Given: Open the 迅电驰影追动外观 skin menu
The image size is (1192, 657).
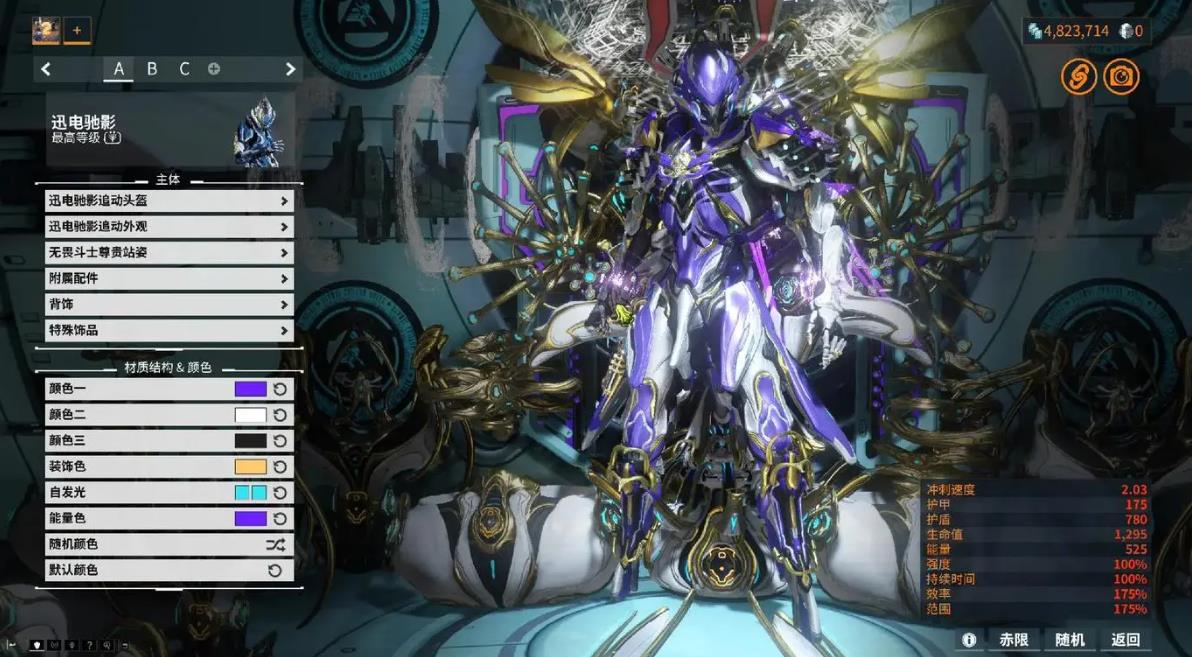Looking at the screenshot, I should coord(168,227).
